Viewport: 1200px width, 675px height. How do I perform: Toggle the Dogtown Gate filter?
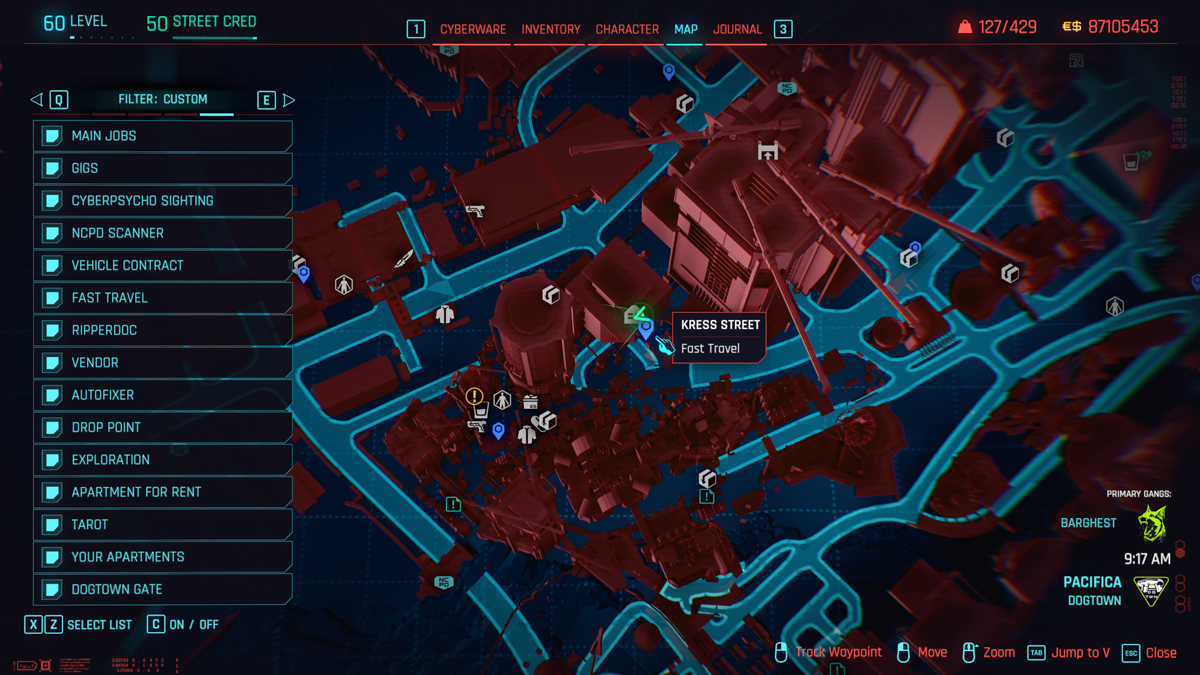point(163,589)
